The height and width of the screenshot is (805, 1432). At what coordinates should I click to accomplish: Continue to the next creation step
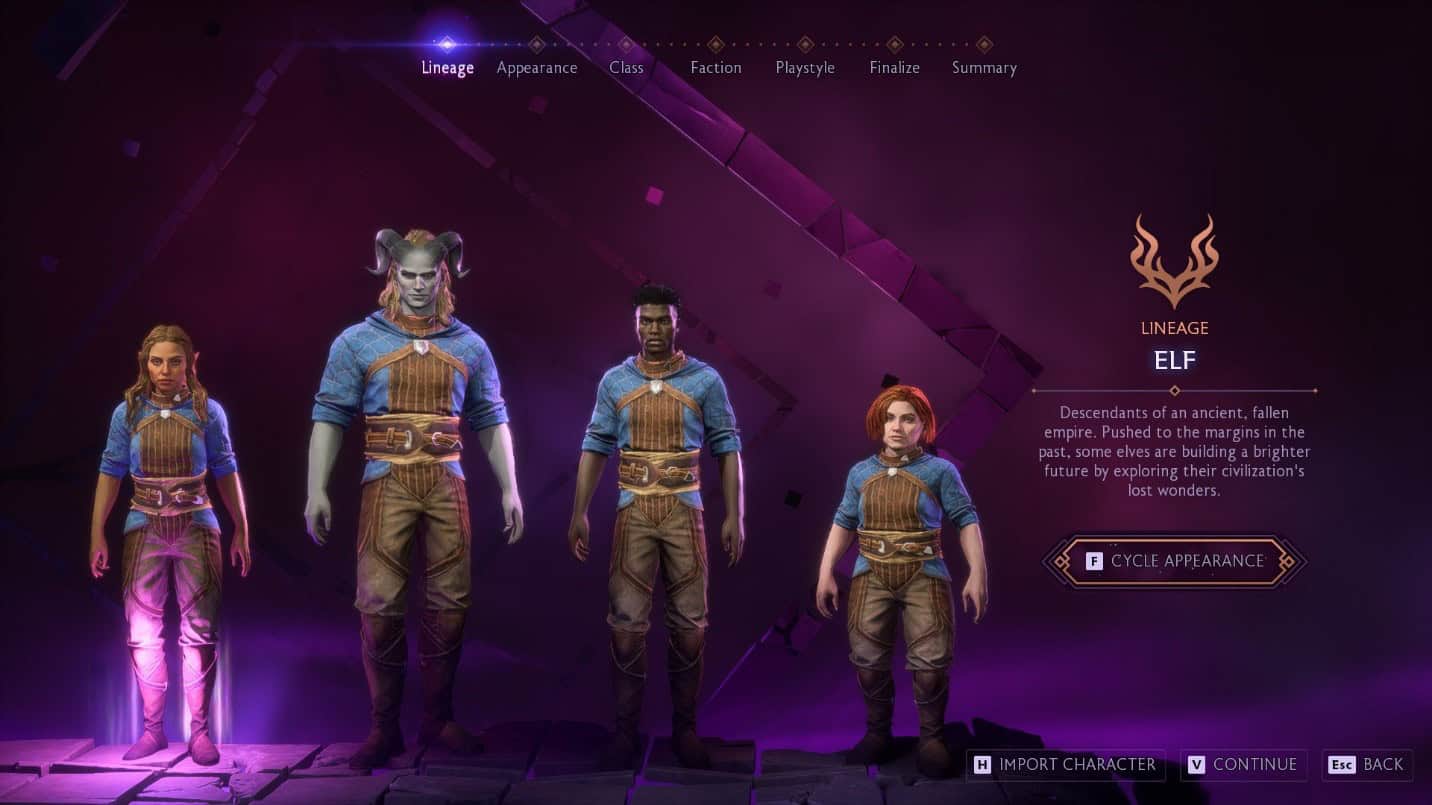[x=1243, y=765]
